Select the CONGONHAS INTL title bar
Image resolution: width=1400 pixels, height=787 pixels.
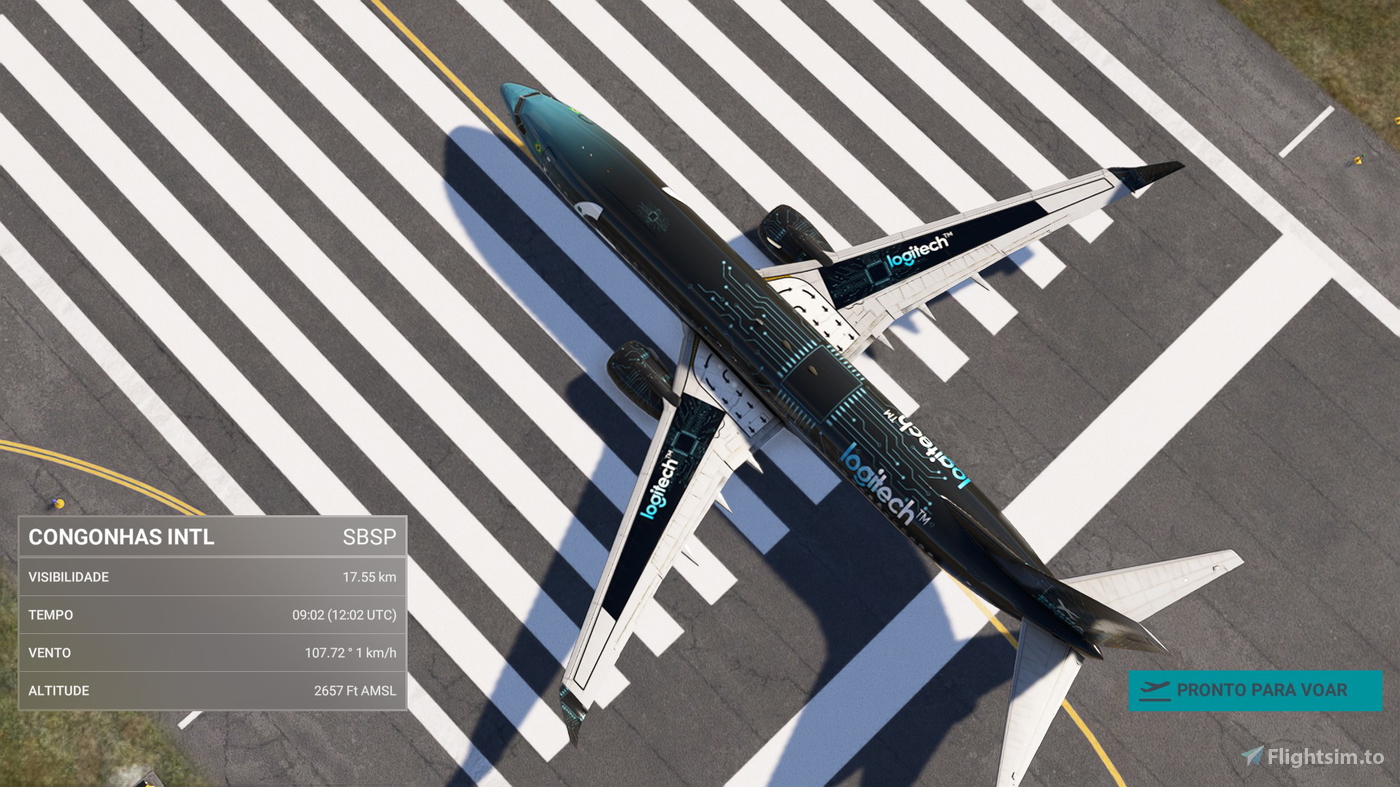122,536
